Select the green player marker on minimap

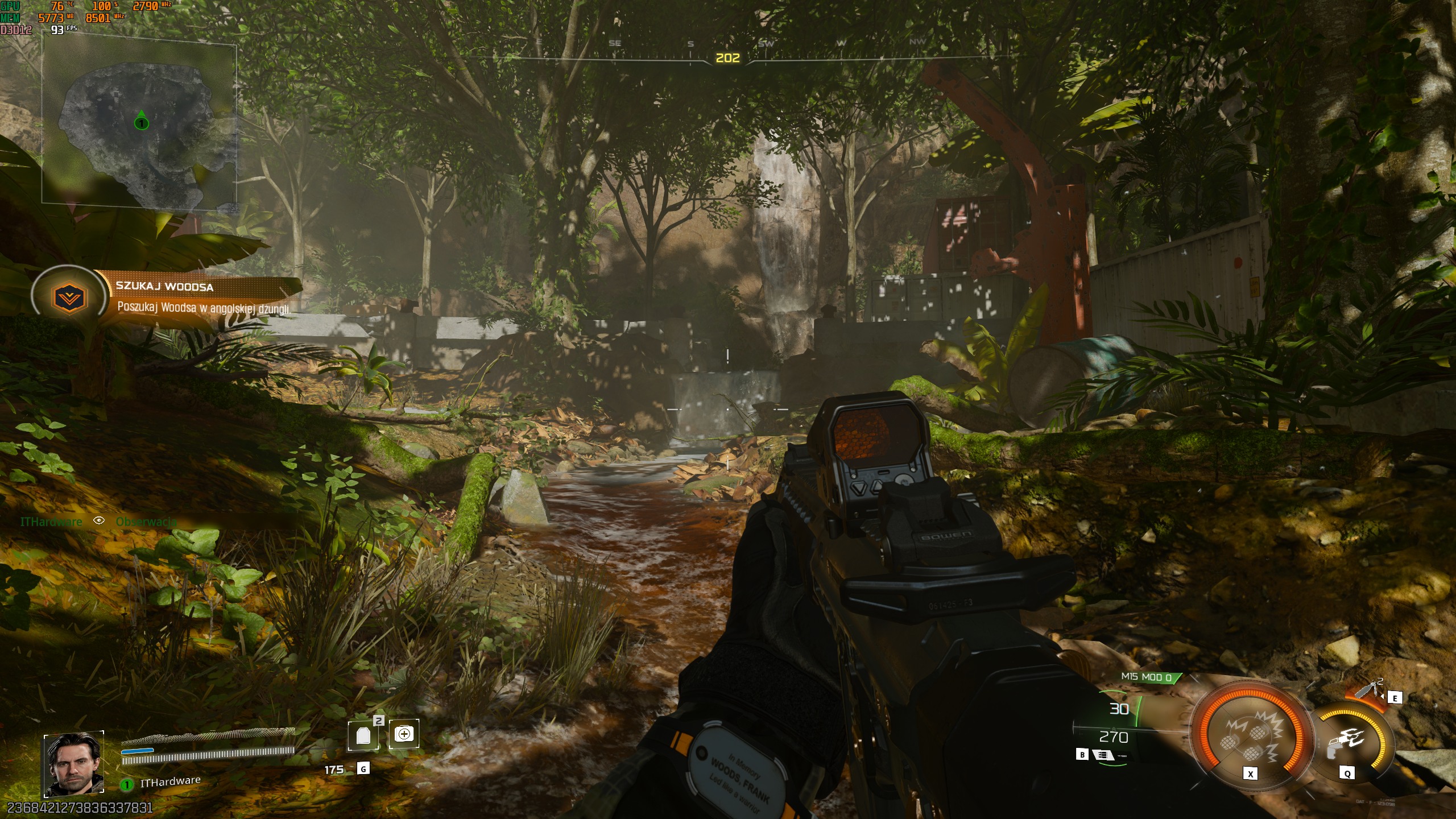(141, 122)
